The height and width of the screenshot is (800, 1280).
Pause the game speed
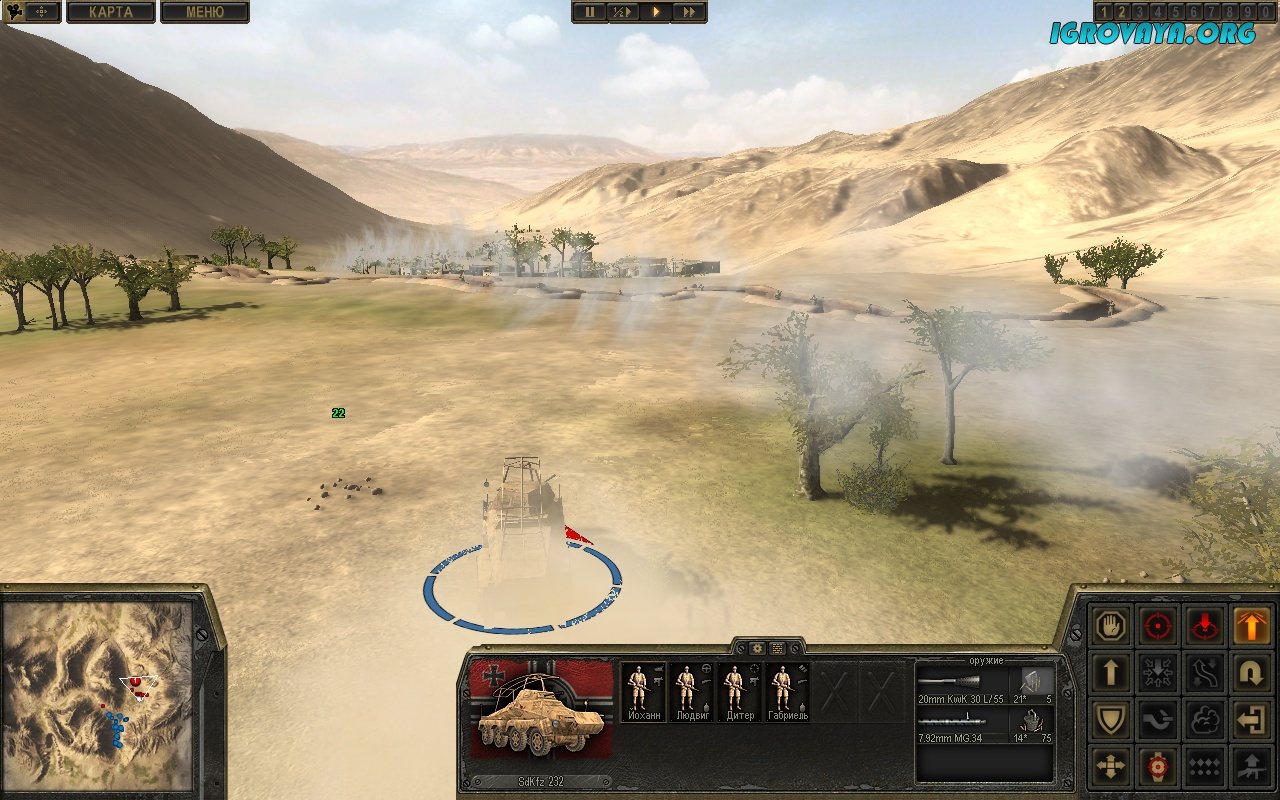click(588, 12)
